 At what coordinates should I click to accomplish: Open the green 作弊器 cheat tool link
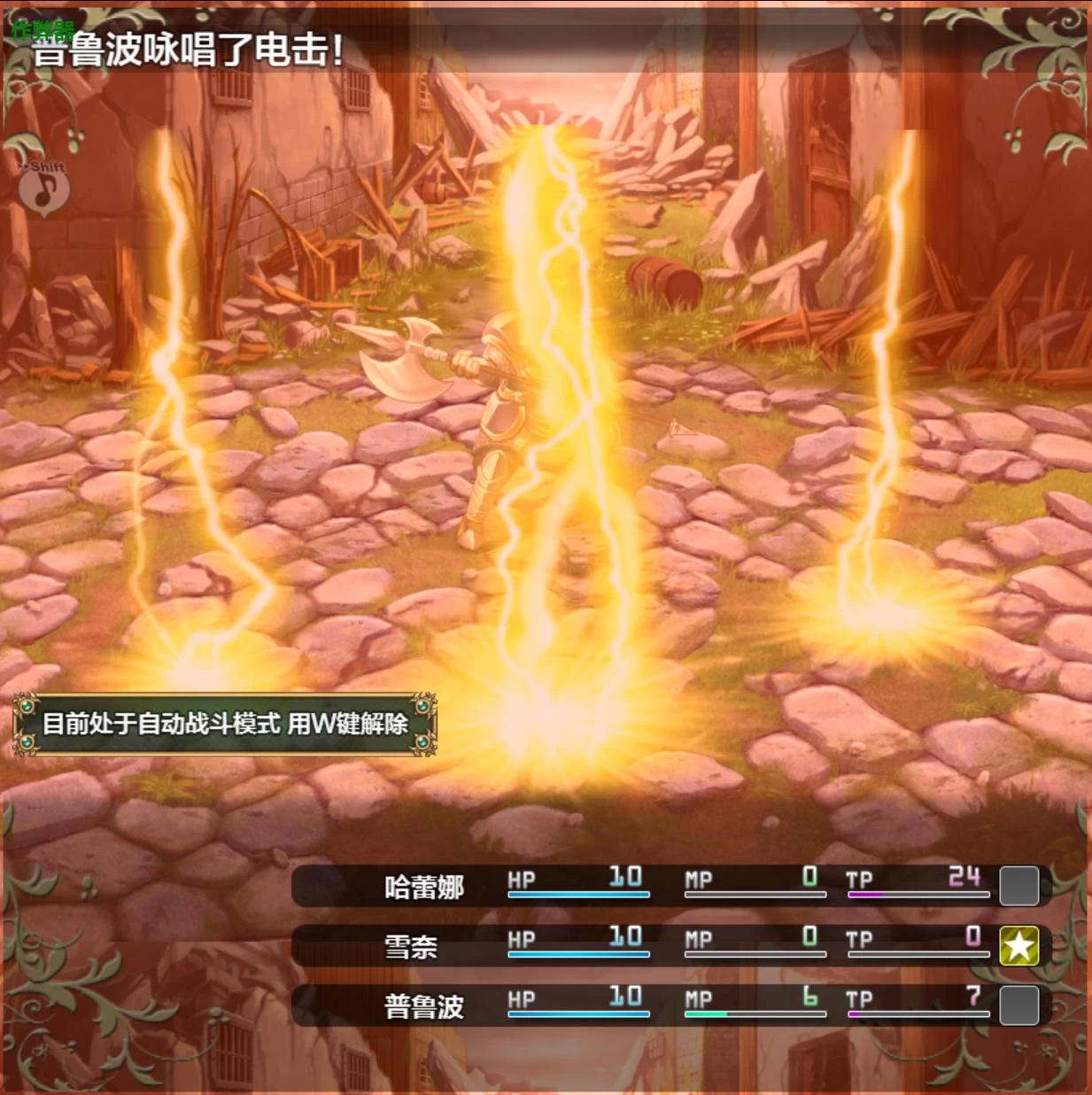pos(42,31)
